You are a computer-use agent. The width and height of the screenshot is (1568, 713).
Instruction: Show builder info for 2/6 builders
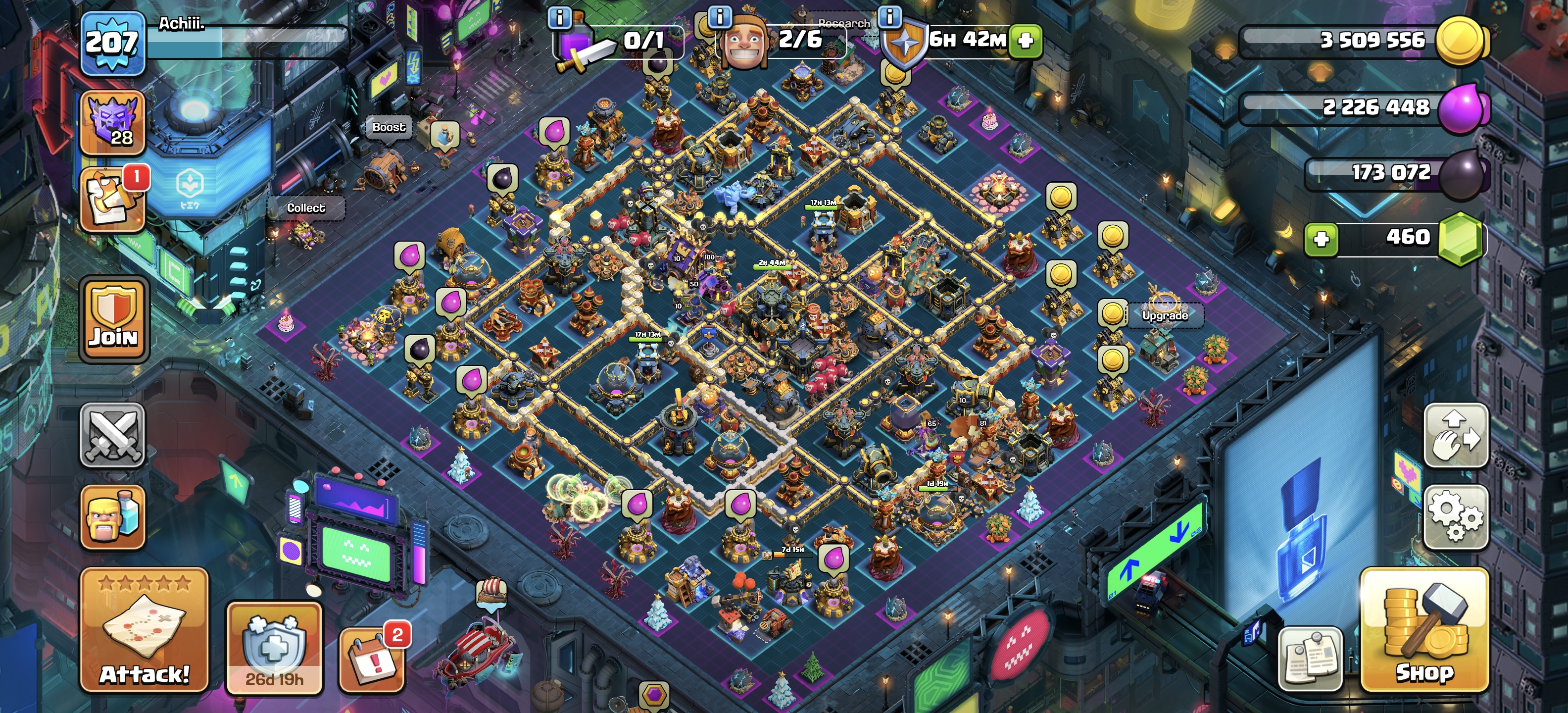point(720,17)
